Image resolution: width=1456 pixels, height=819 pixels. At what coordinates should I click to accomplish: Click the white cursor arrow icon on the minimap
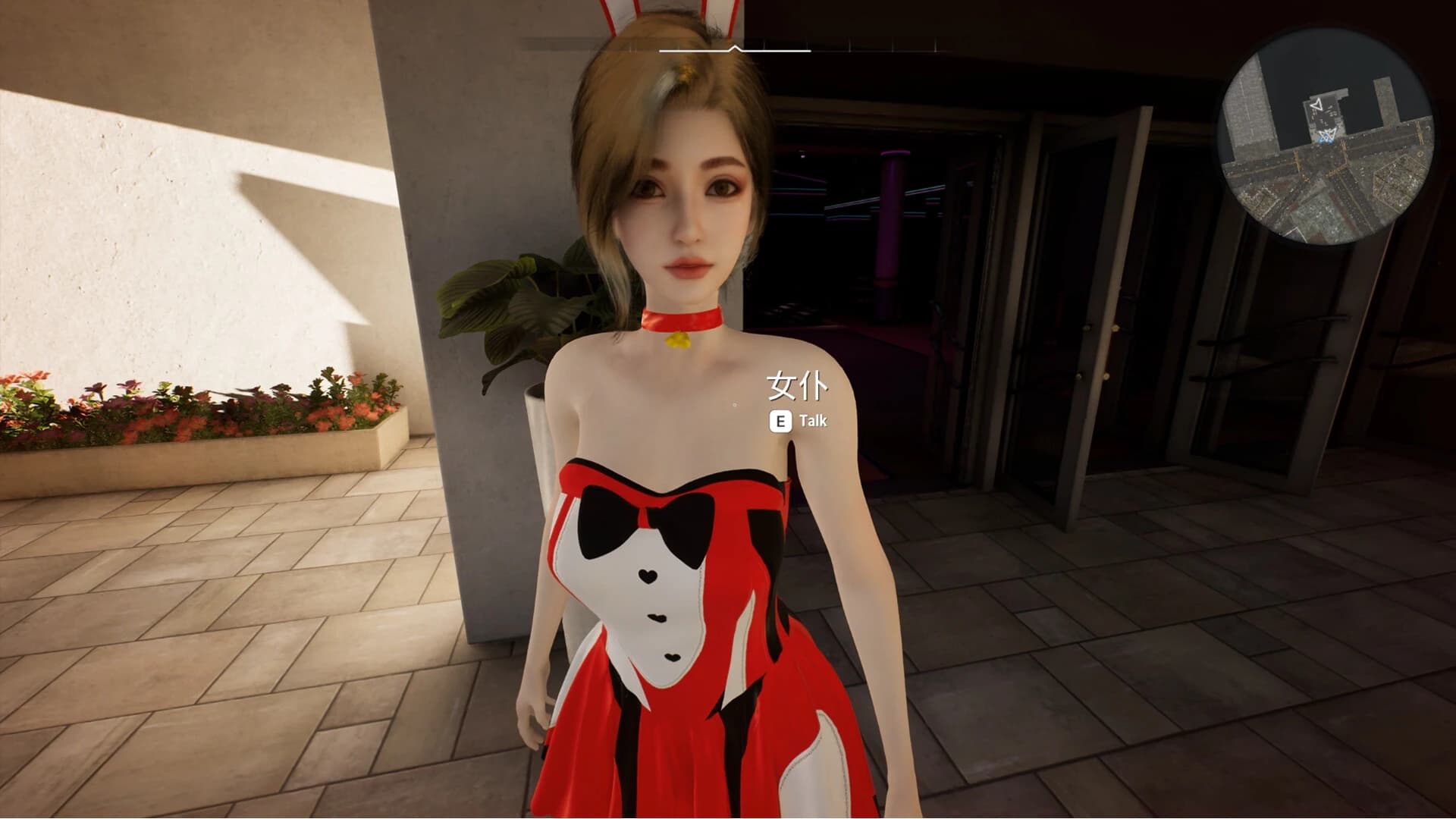point(1316,105)
